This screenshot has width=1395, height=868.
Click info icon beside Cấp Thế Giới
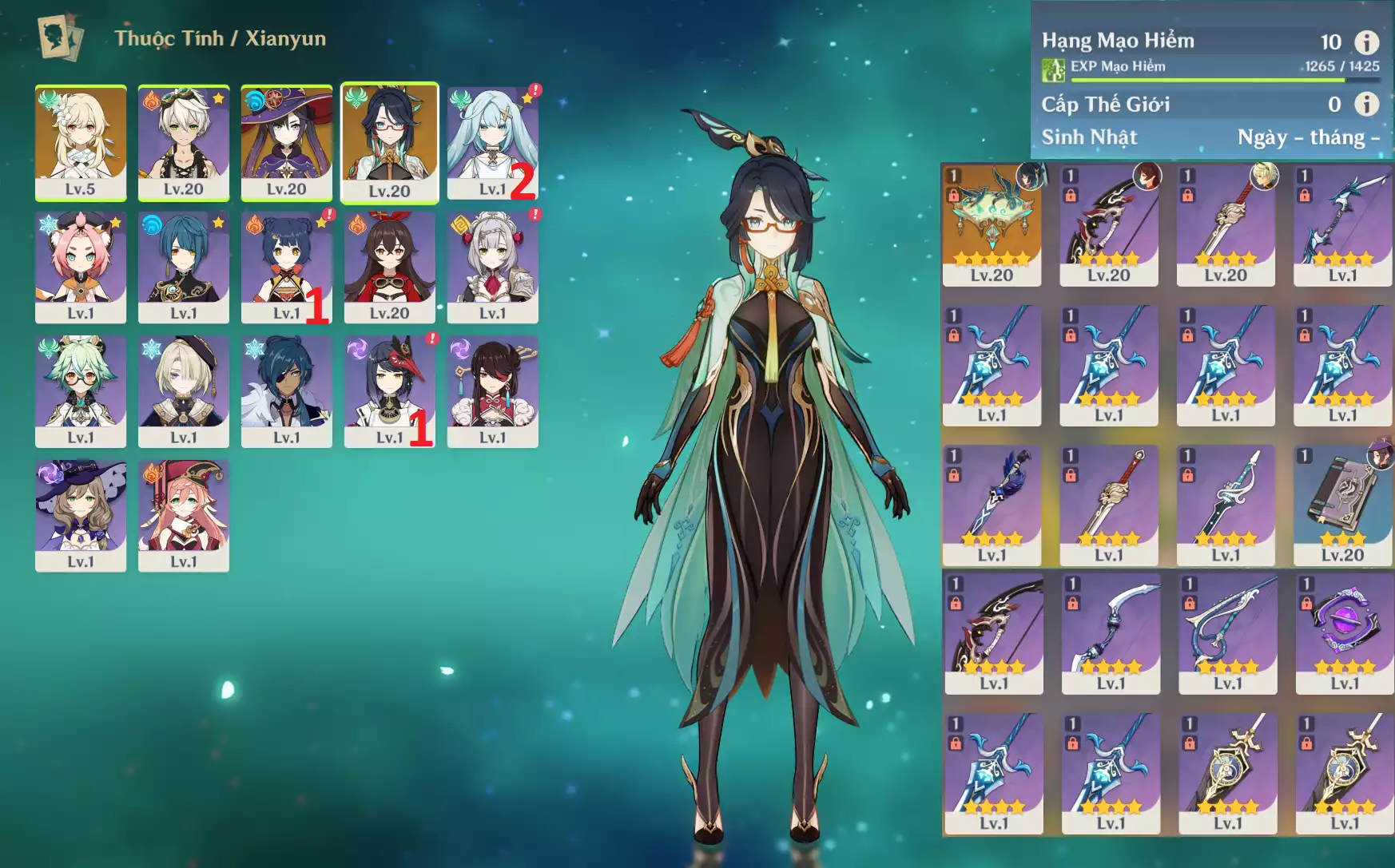click(1367, 104)
